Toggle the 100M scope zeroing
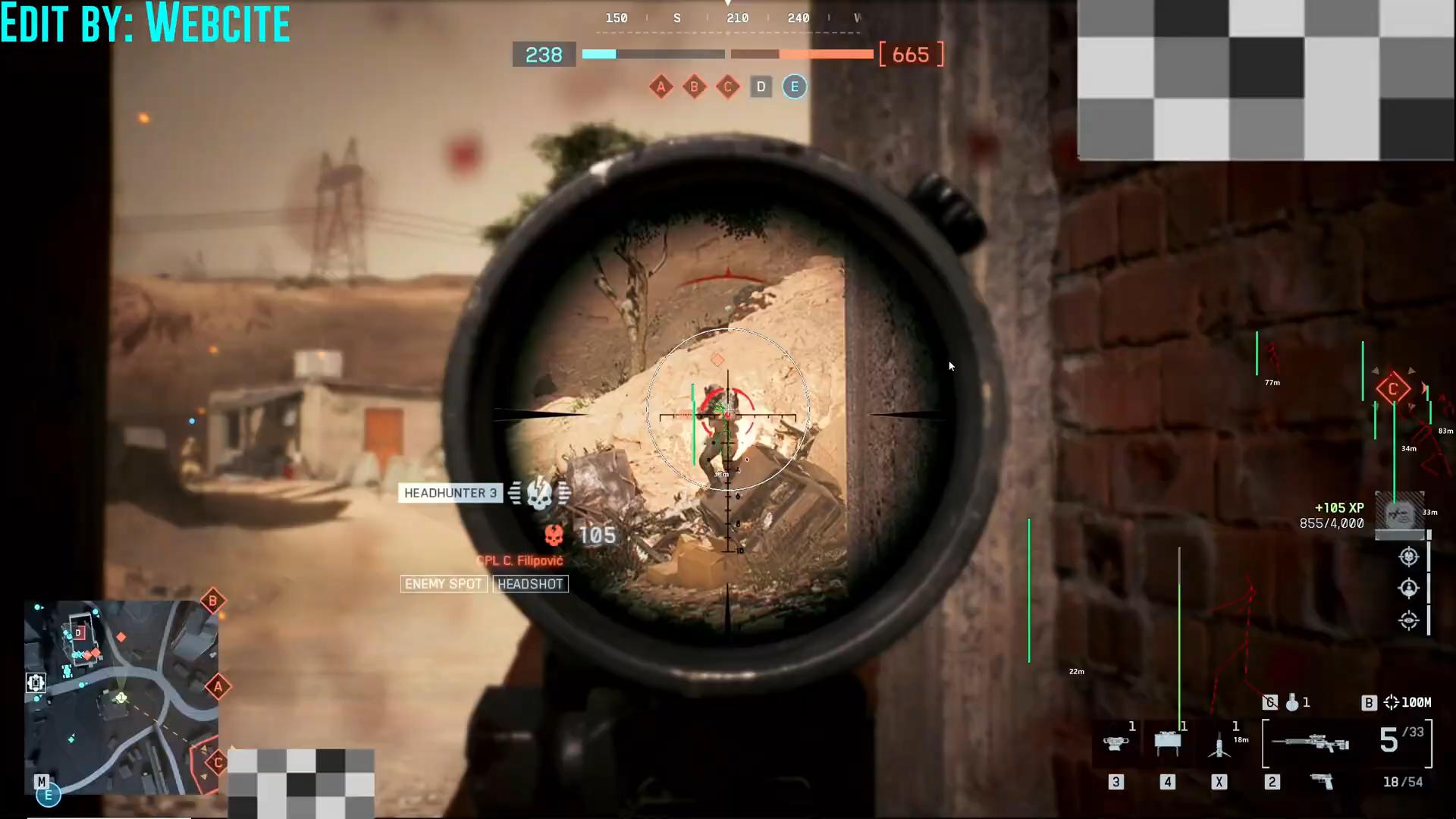The height and width of the screenshot is (819, 1456). (1407, 703)
